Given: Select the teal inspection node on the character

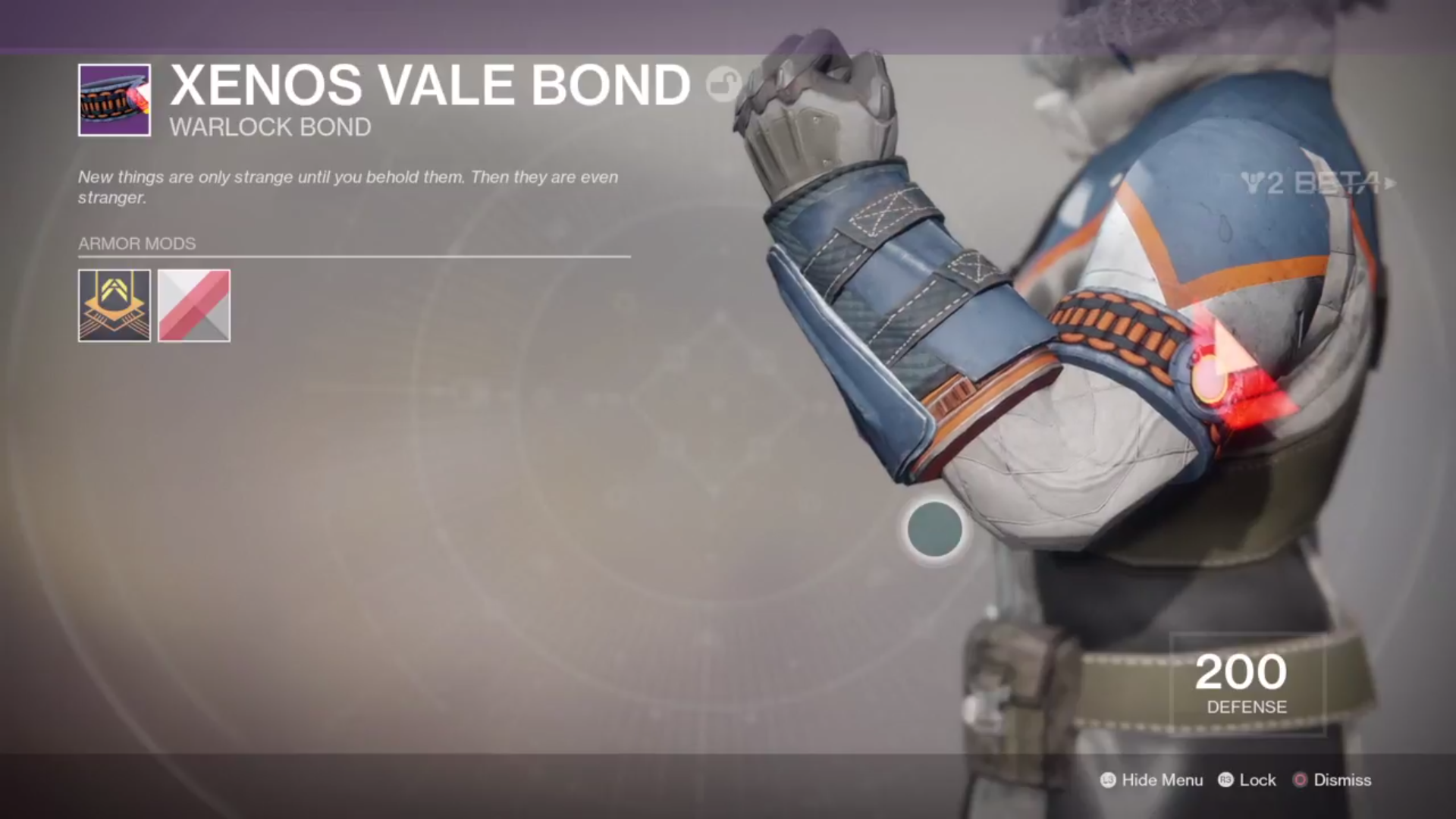Looking at the screenshot, I should [x=934, y=529].
